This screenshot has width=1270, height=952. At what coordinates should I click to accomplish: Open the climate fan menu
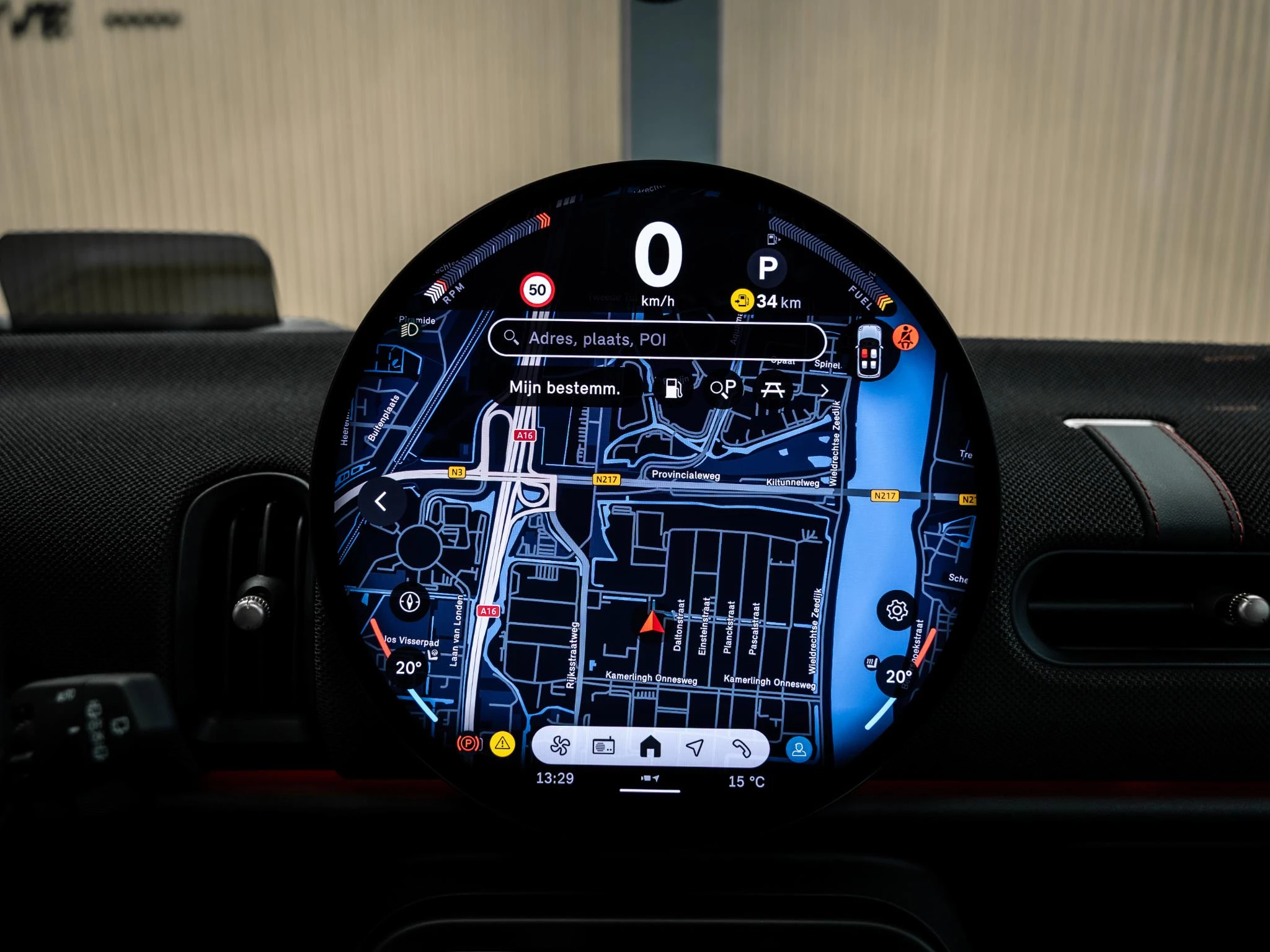(559, 747)
